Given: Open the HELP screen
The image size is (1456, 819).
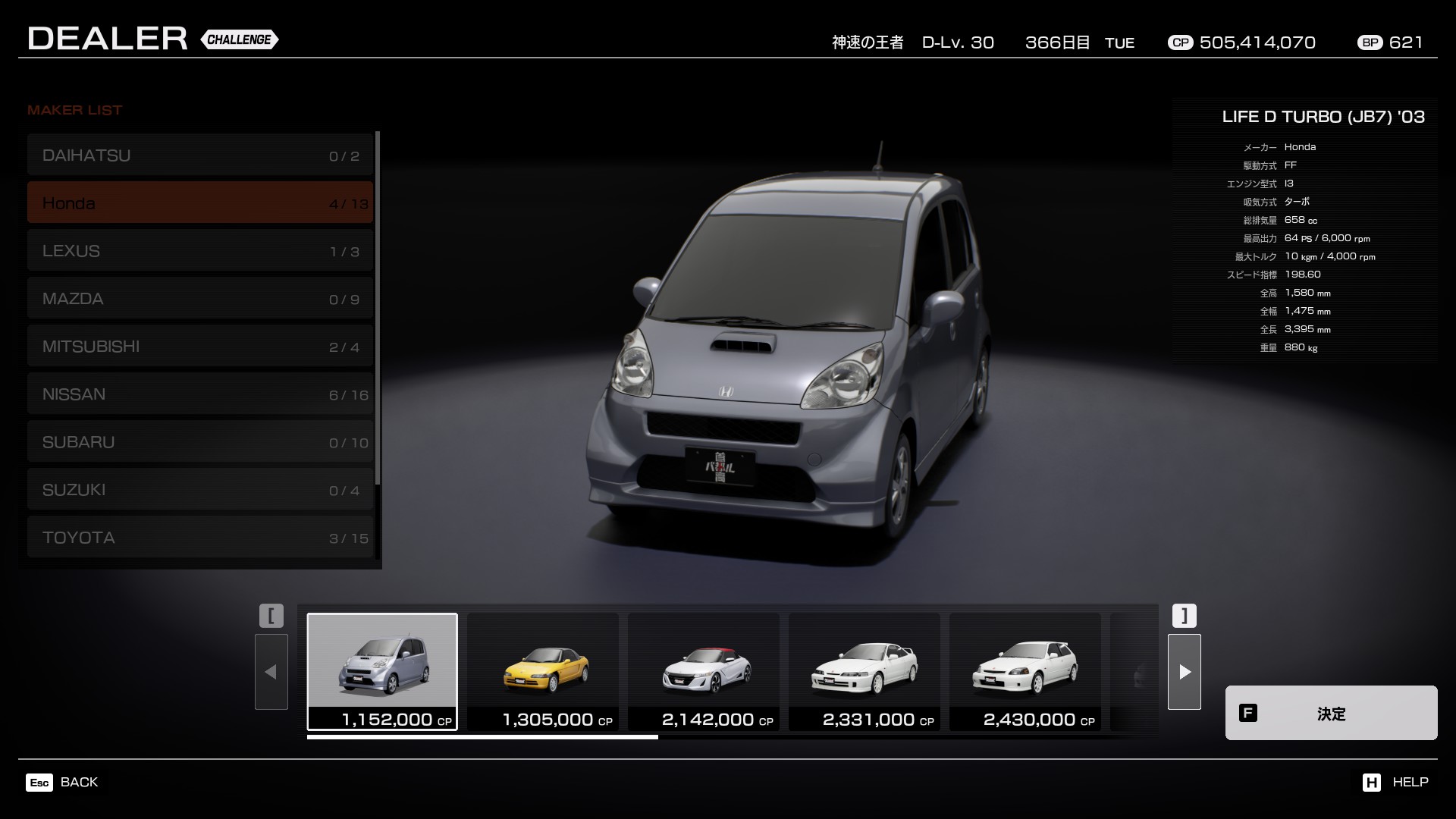Looking at the screenshot, I should click(1395, 782).
